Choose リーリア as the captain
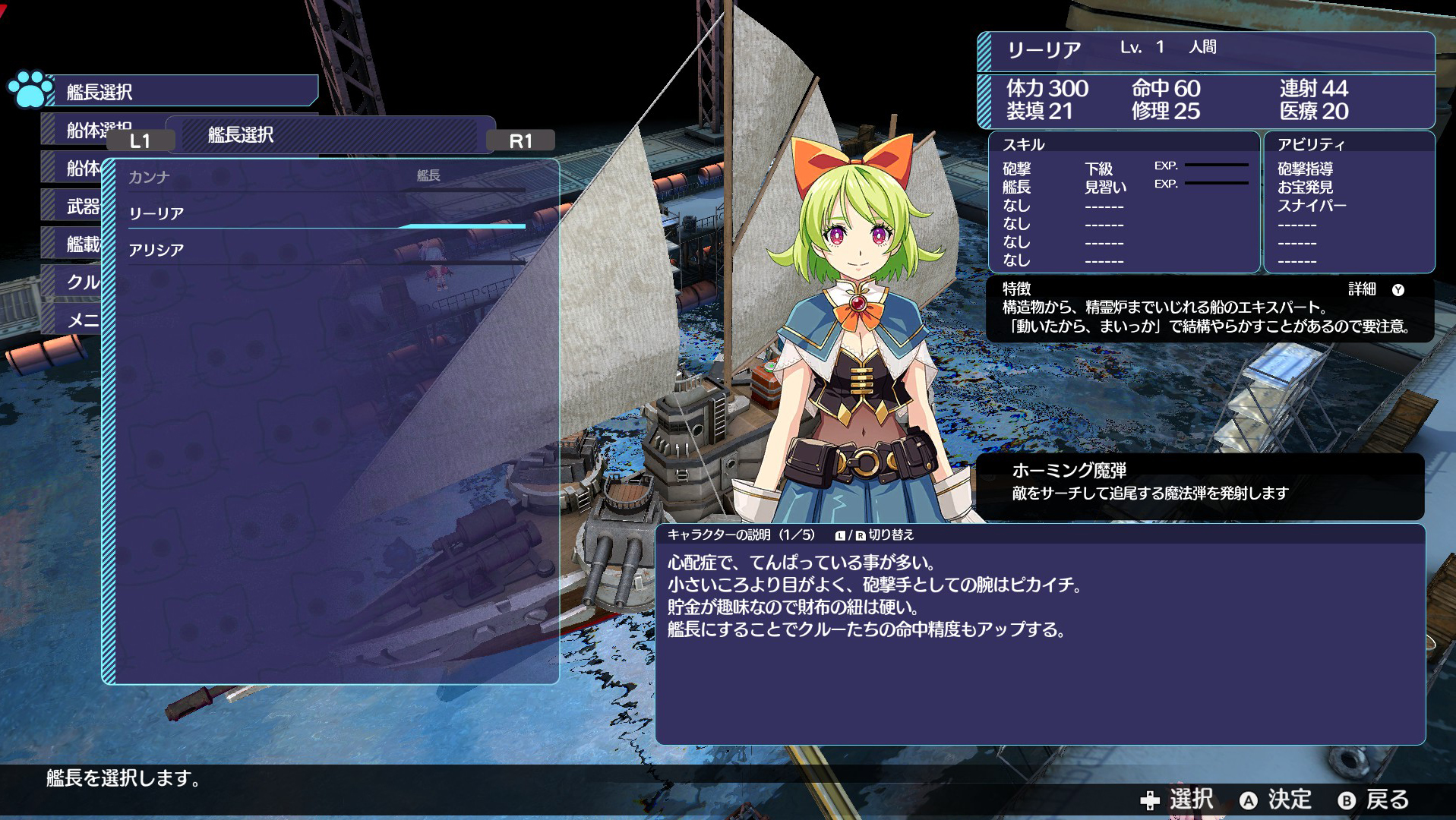The height and width of the screenshot is (820, 1456). pyautogui.click(x=156, y=214)
